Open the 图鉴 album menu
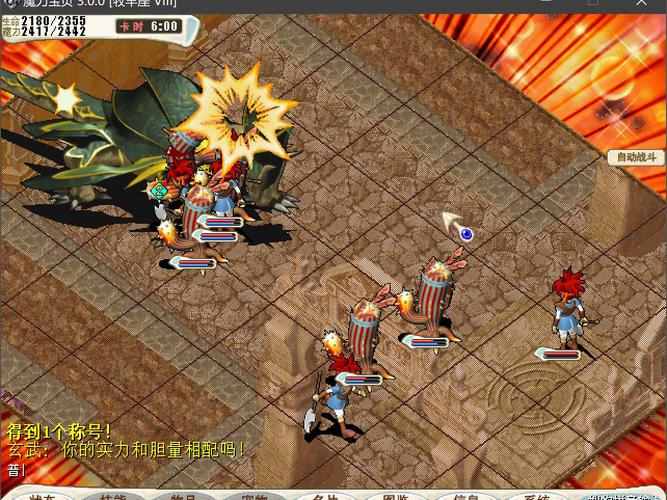The height and width of the screenshot is (500, 667). 397,496
